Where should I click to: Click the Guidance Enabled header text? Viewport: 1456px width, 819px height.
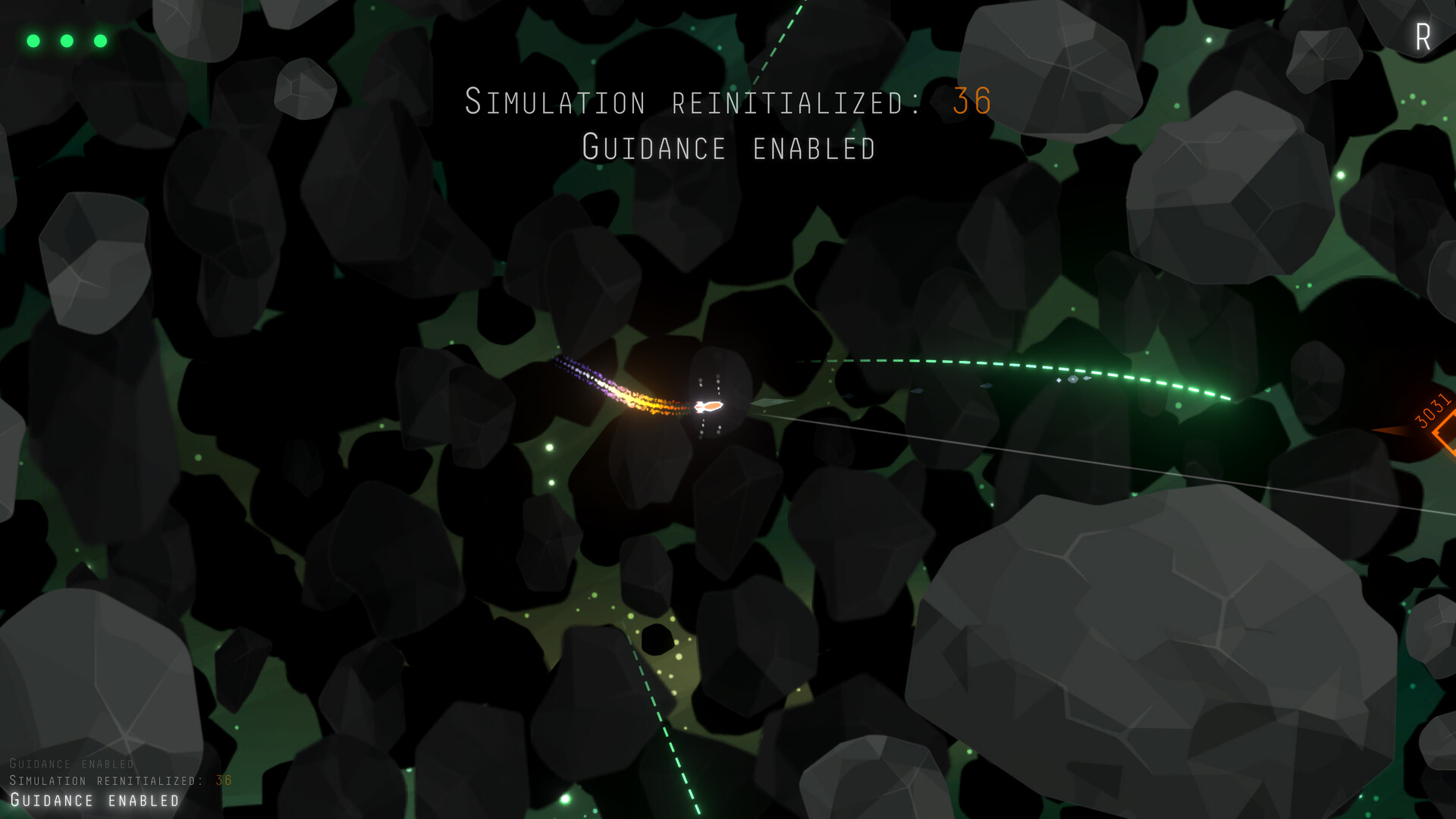[728, 148]
